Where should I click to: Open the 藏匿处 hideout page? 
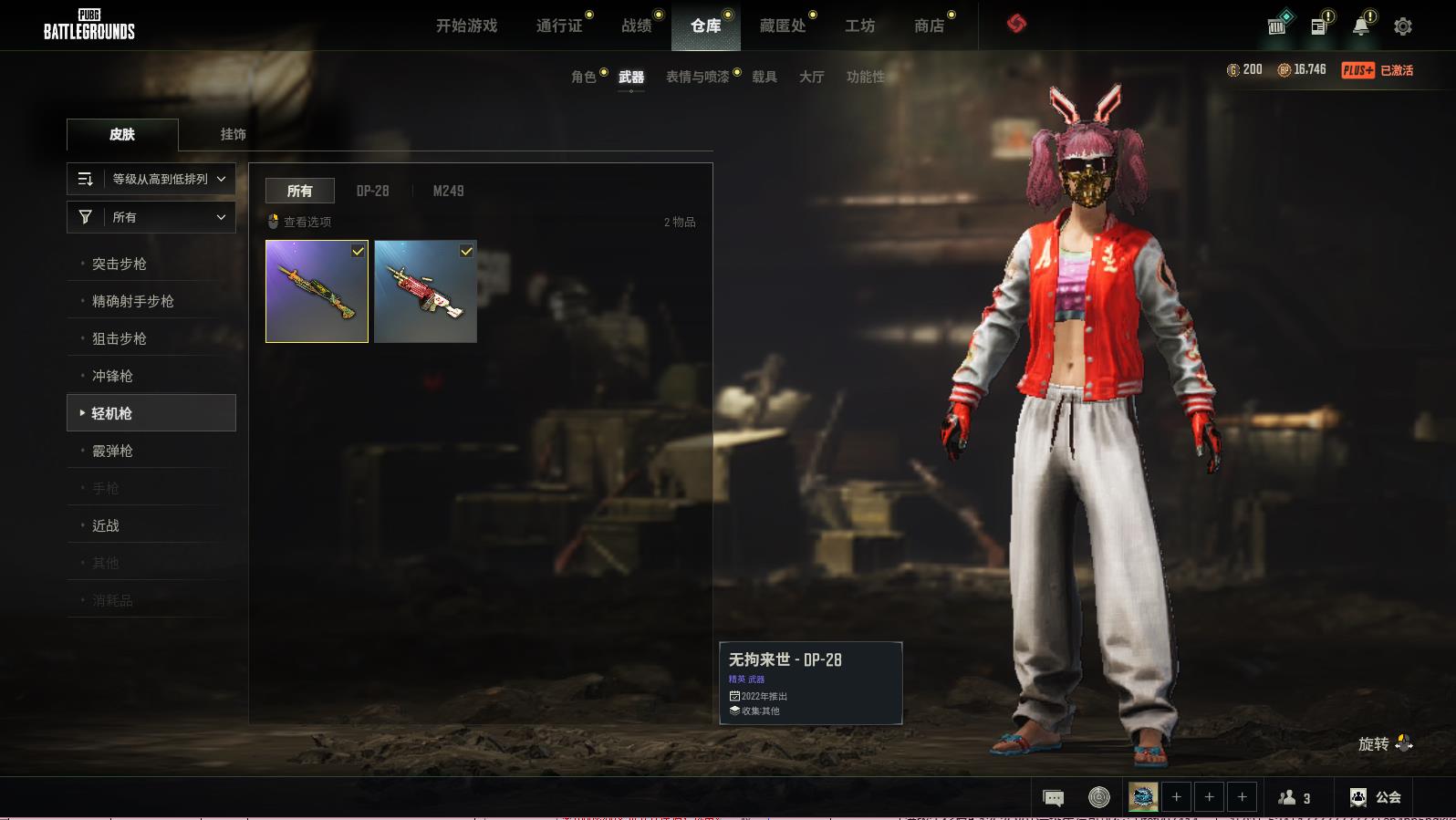point(783,26)
